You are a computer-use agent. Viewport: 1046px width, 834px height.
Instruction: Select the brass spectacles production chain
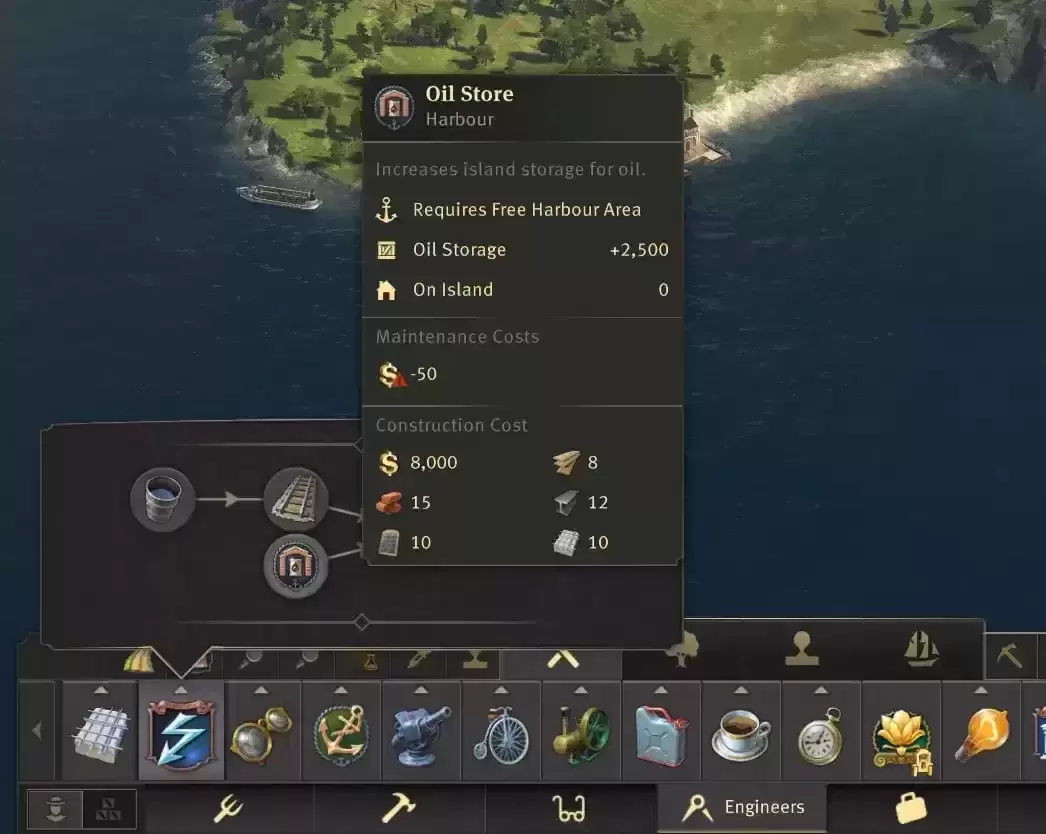(x=261, y=732)
